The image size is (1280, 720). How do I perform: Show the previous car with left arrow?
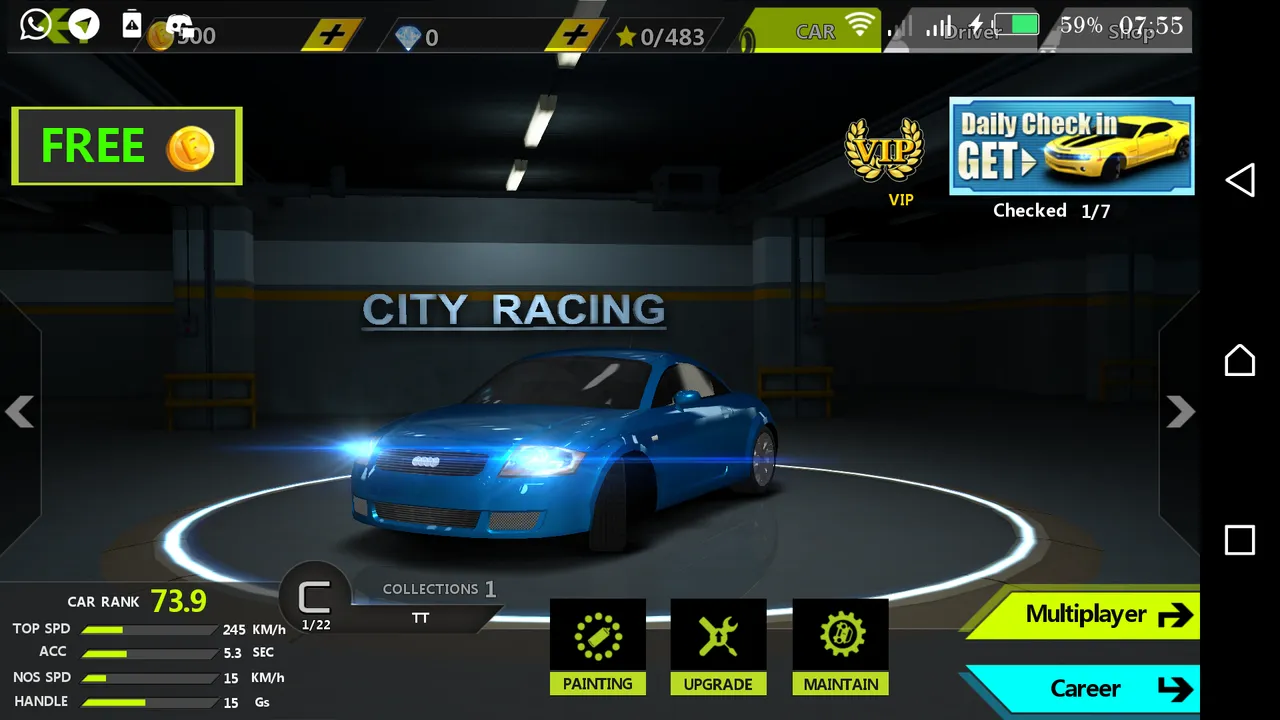[x=20, y=411]
